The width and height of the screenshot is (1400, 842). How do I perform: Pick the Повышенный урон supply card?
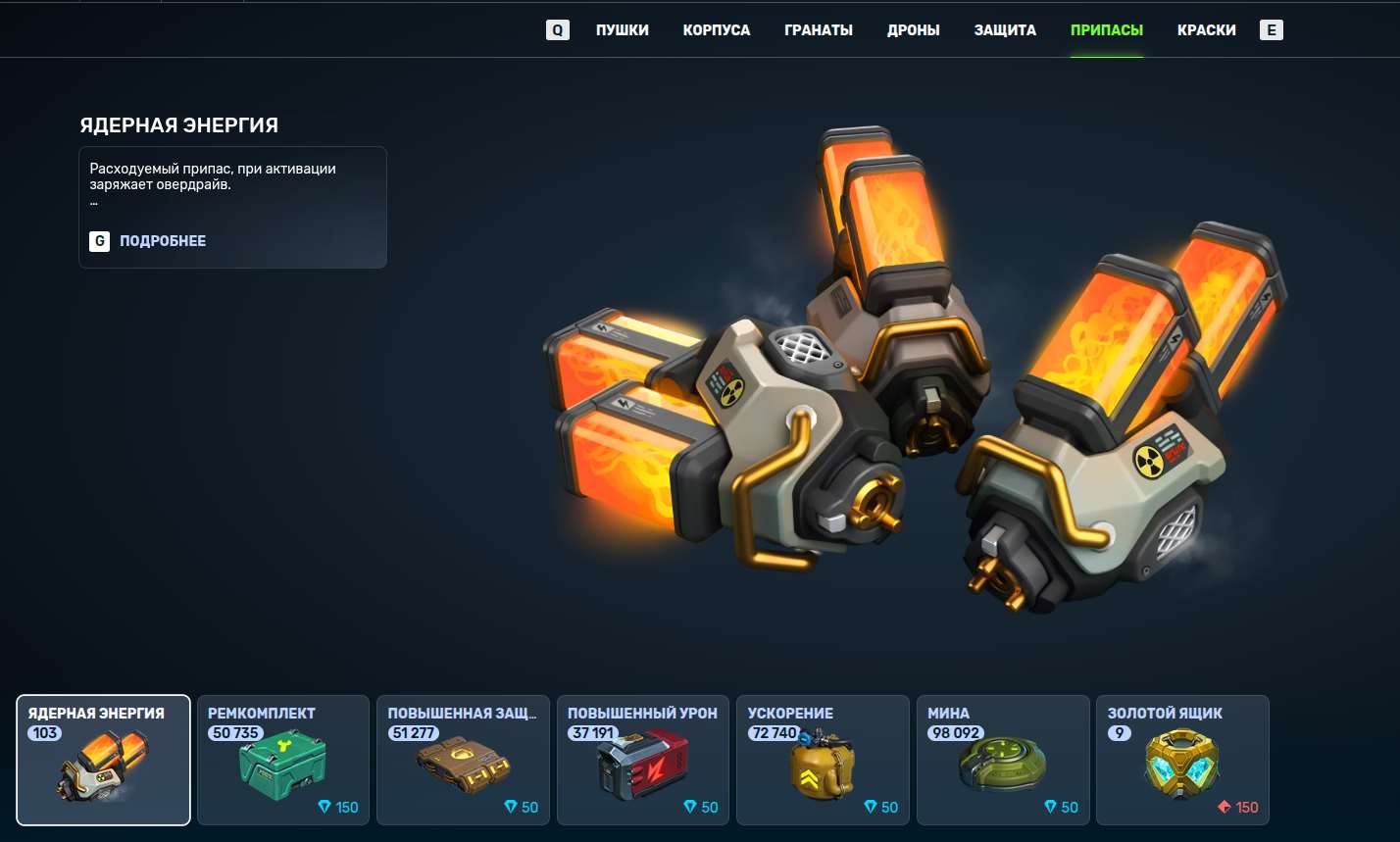tap(642, 760)
